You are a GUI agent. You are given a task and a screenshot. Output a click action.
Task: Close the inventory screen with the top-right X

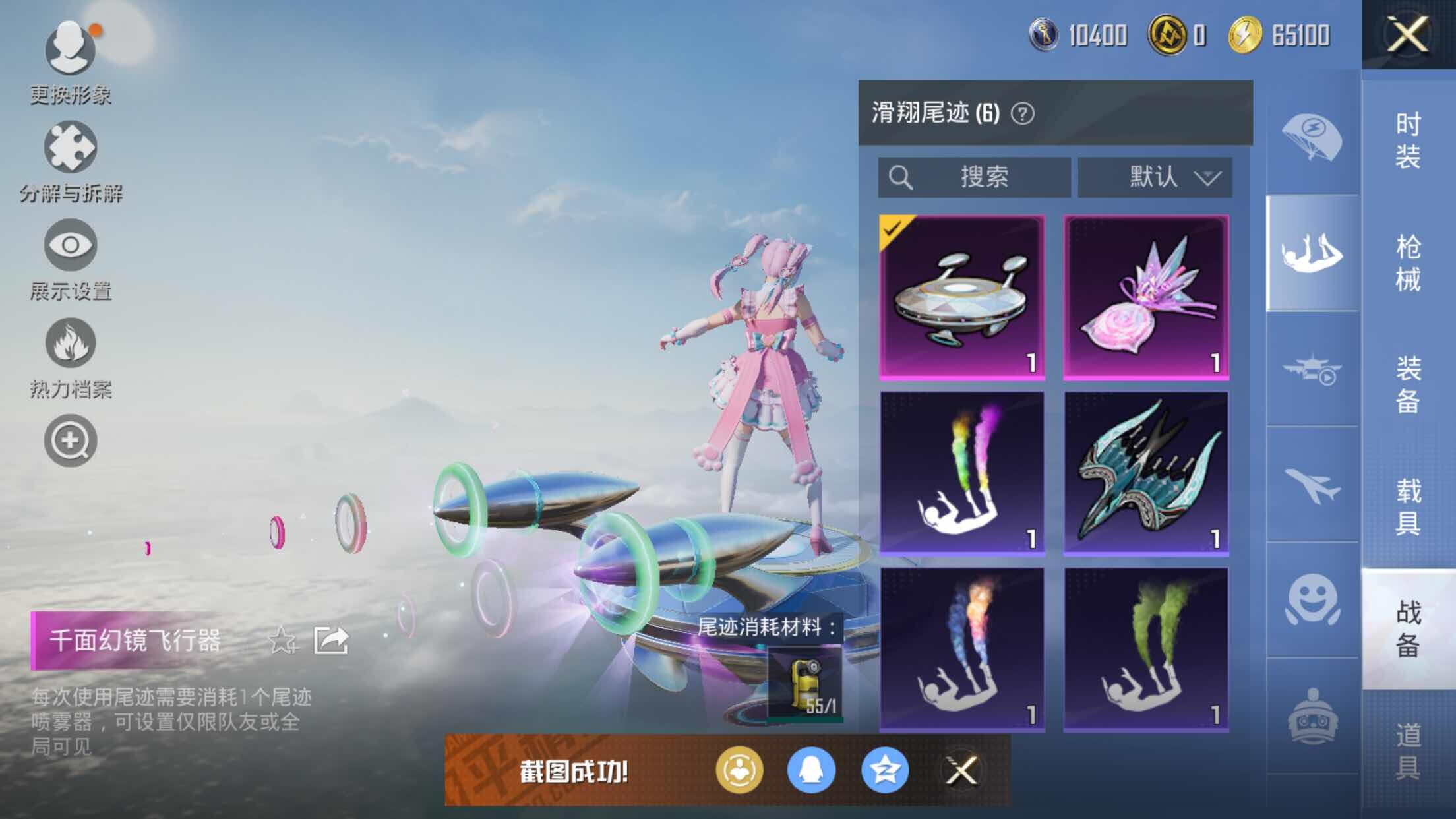(1407, 34)
